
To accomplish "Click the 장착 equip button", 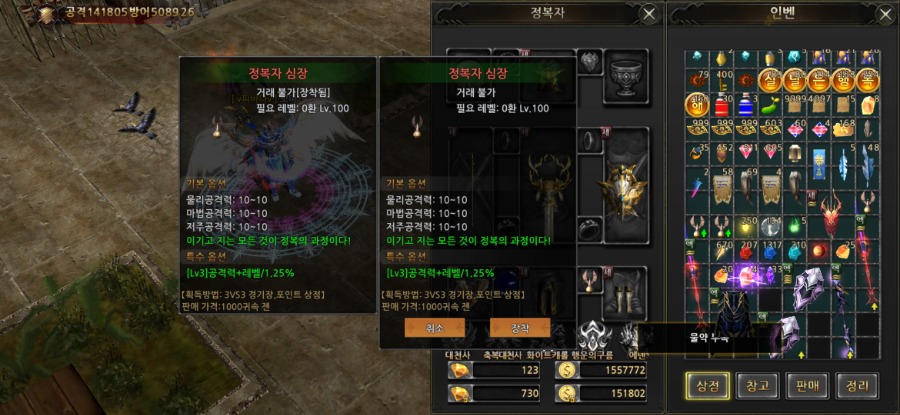I will [520, 328].
